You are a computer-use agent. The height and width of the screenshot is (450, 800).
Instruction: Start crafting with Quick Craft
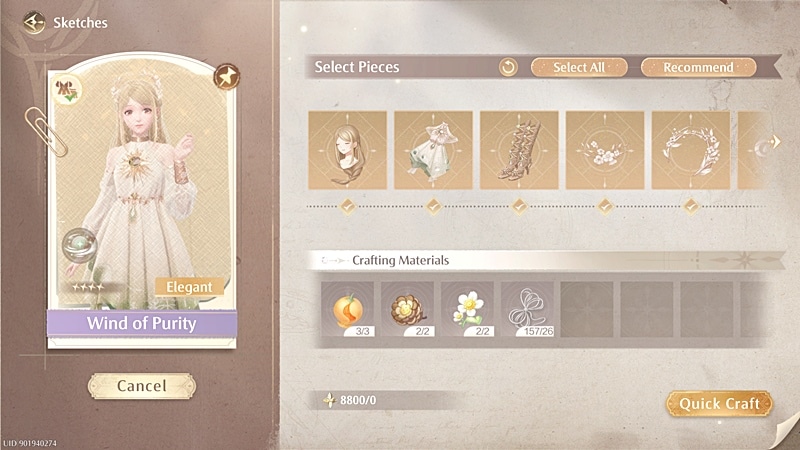coord(719,403)
